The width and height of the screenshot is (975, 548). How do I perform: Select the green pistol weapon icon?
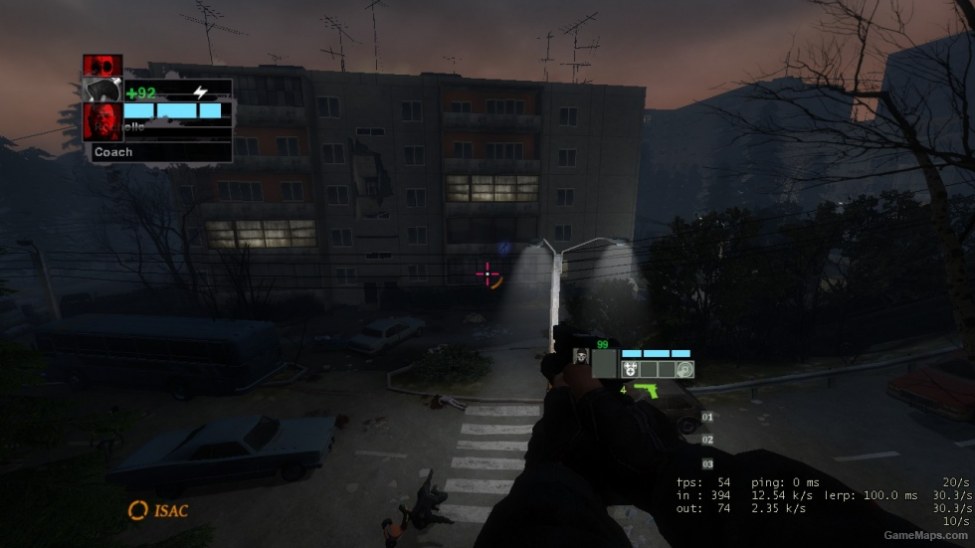640,388
